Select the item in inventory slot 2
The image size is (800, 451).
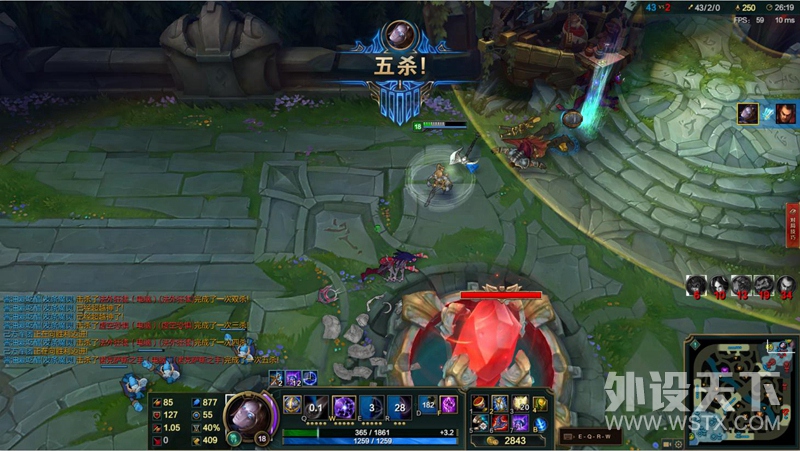(500, 403)
